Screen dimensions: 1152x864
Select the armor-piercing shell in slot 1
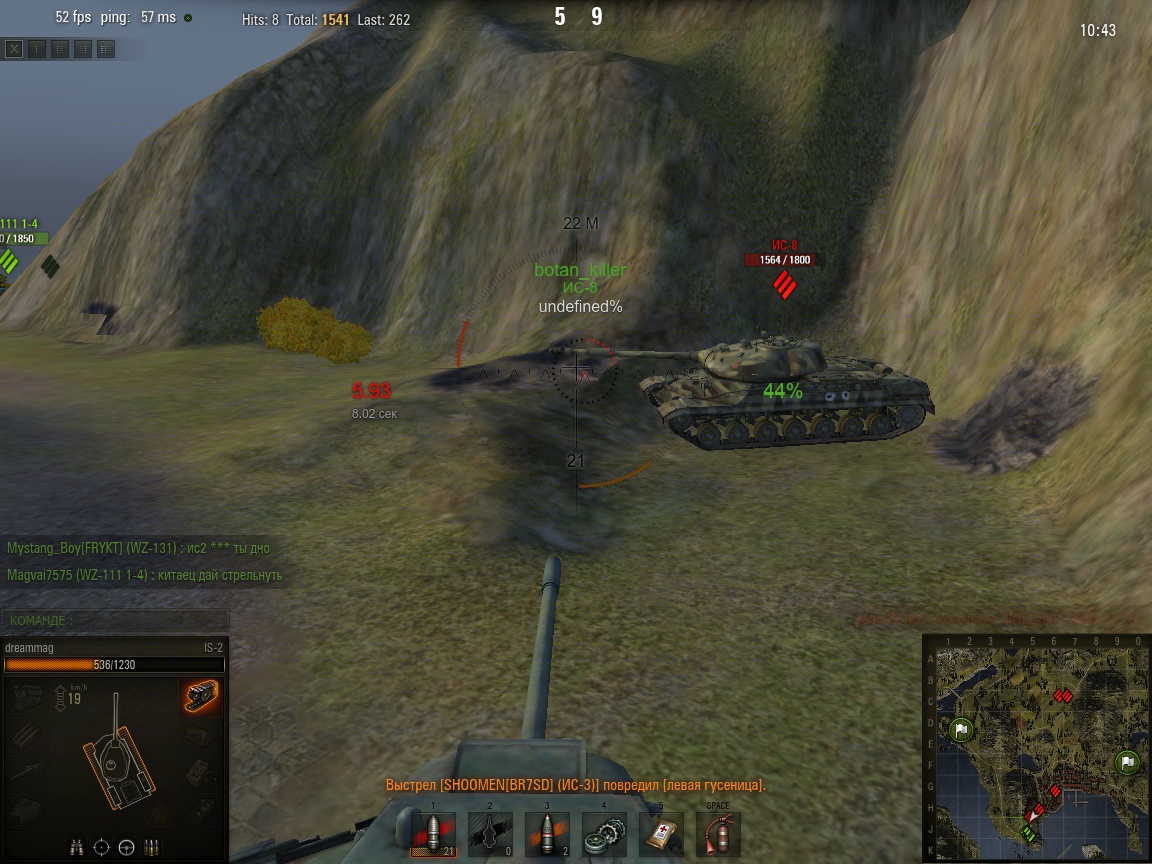coord(433,833)
